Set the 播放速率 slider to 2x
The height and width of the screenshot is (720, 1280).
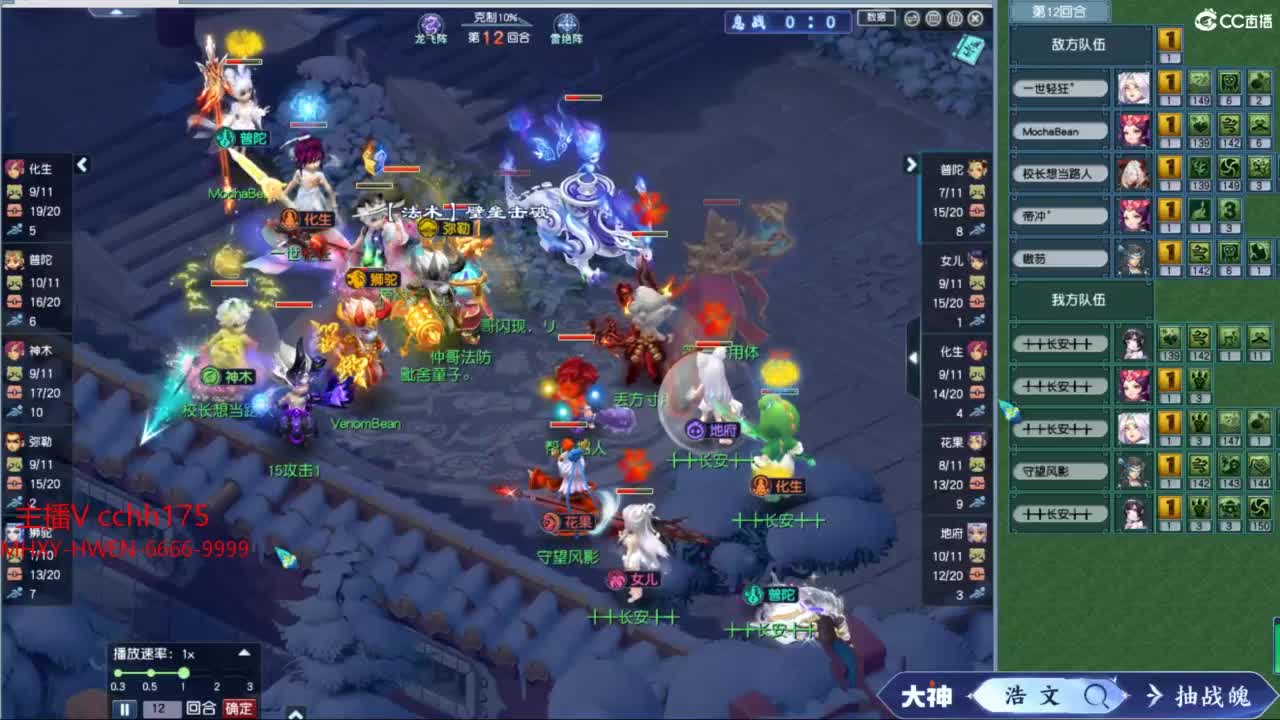click(217, 672)
